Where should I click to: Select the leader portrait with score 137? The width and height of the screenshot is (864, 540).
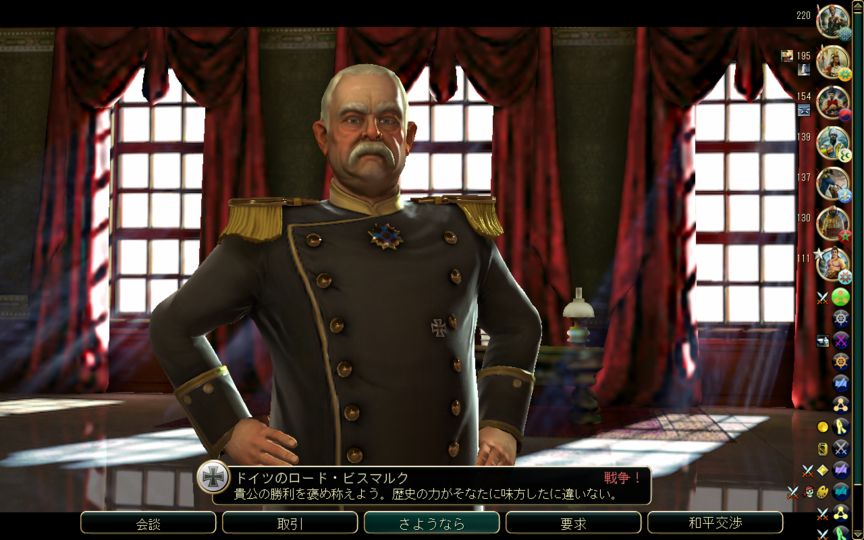click(x=832, y=183)
